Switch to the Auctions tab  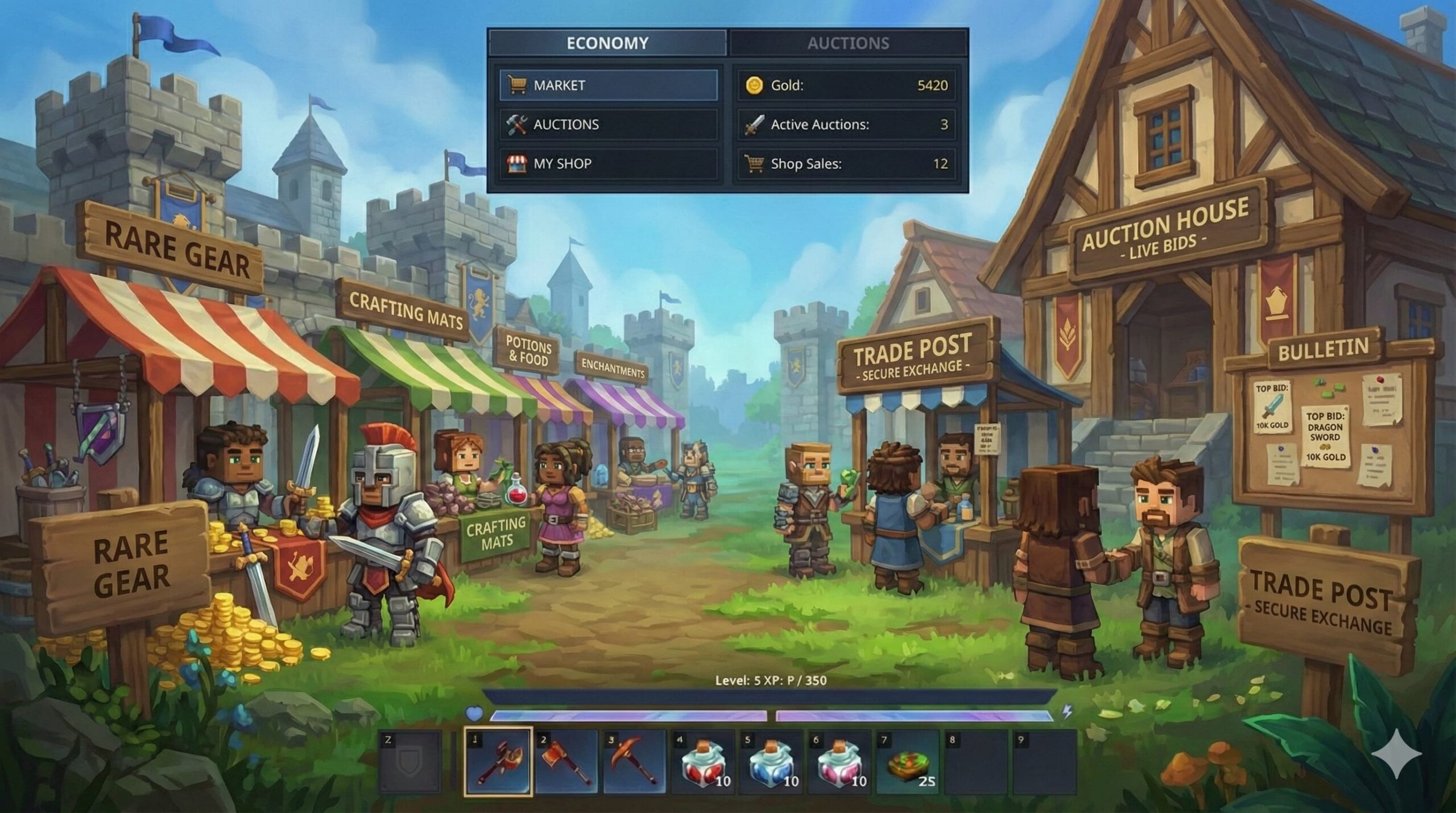click(848, 43)
